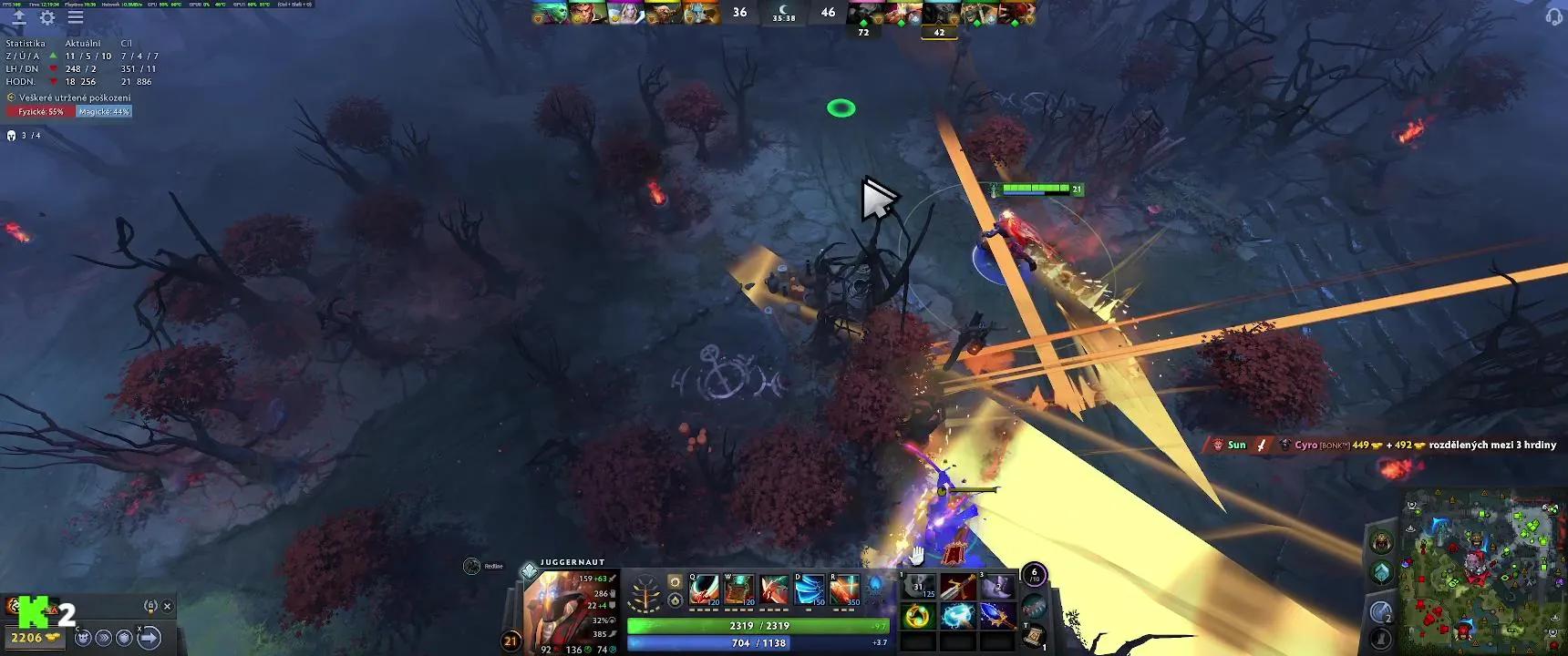The image size is (1568, 656).
Task: Activate the Omnislash ultimate (R)
Action: (844, 590)
